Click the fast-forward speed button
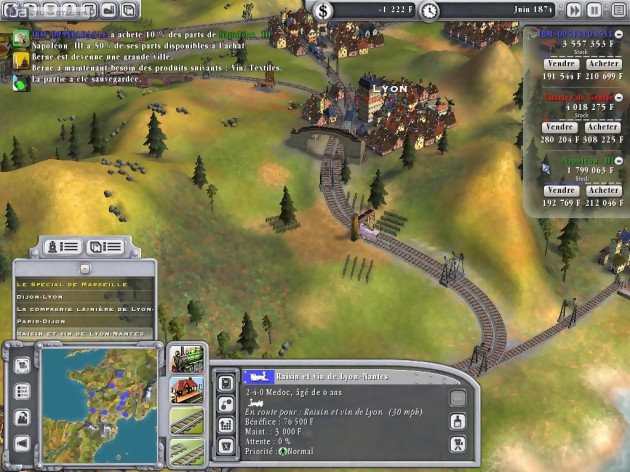The height and width of the screenshot is (472, 630). [x=573, y=10]
